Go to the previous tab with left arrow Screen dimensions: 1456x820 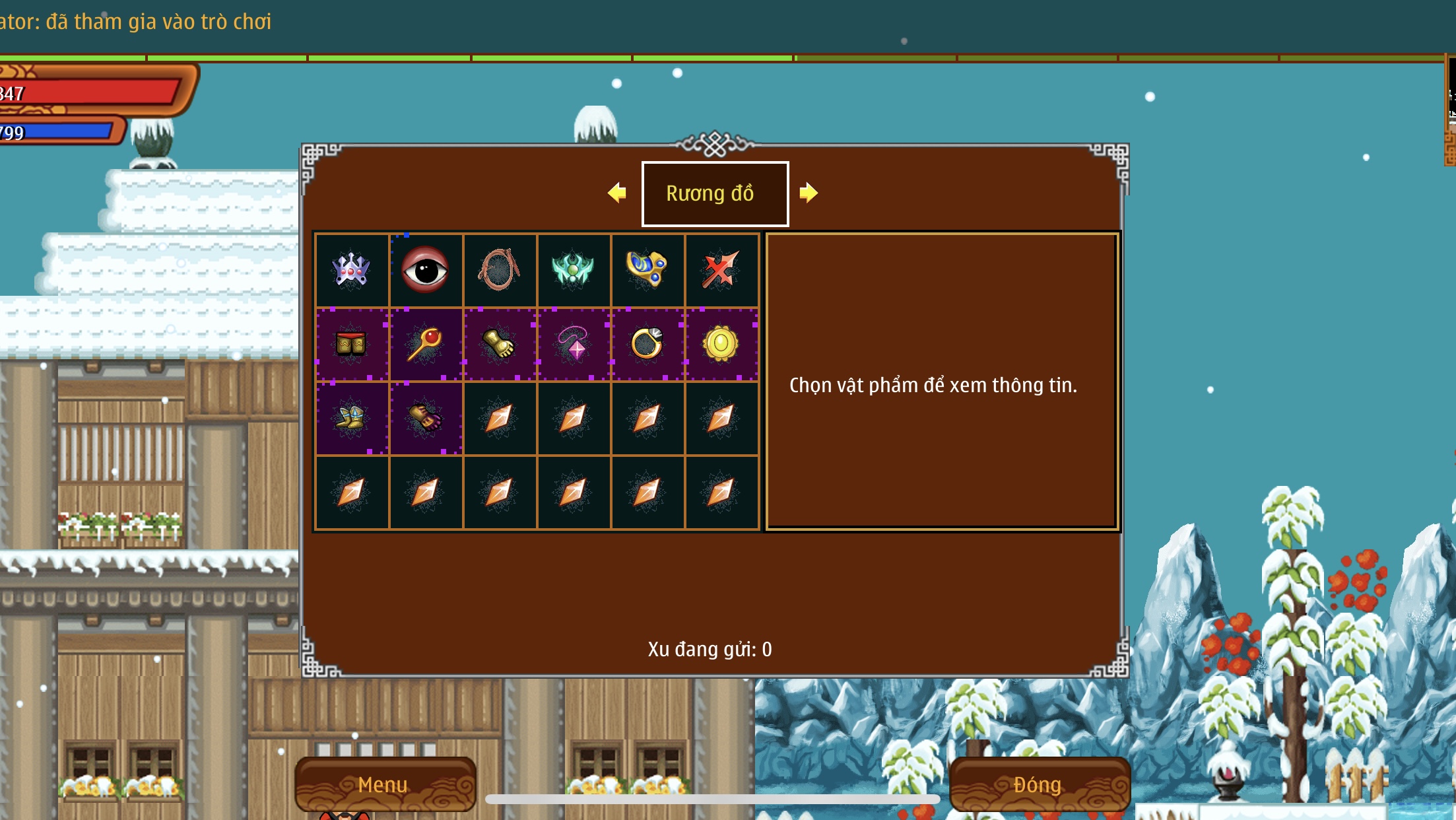(617, 193)
